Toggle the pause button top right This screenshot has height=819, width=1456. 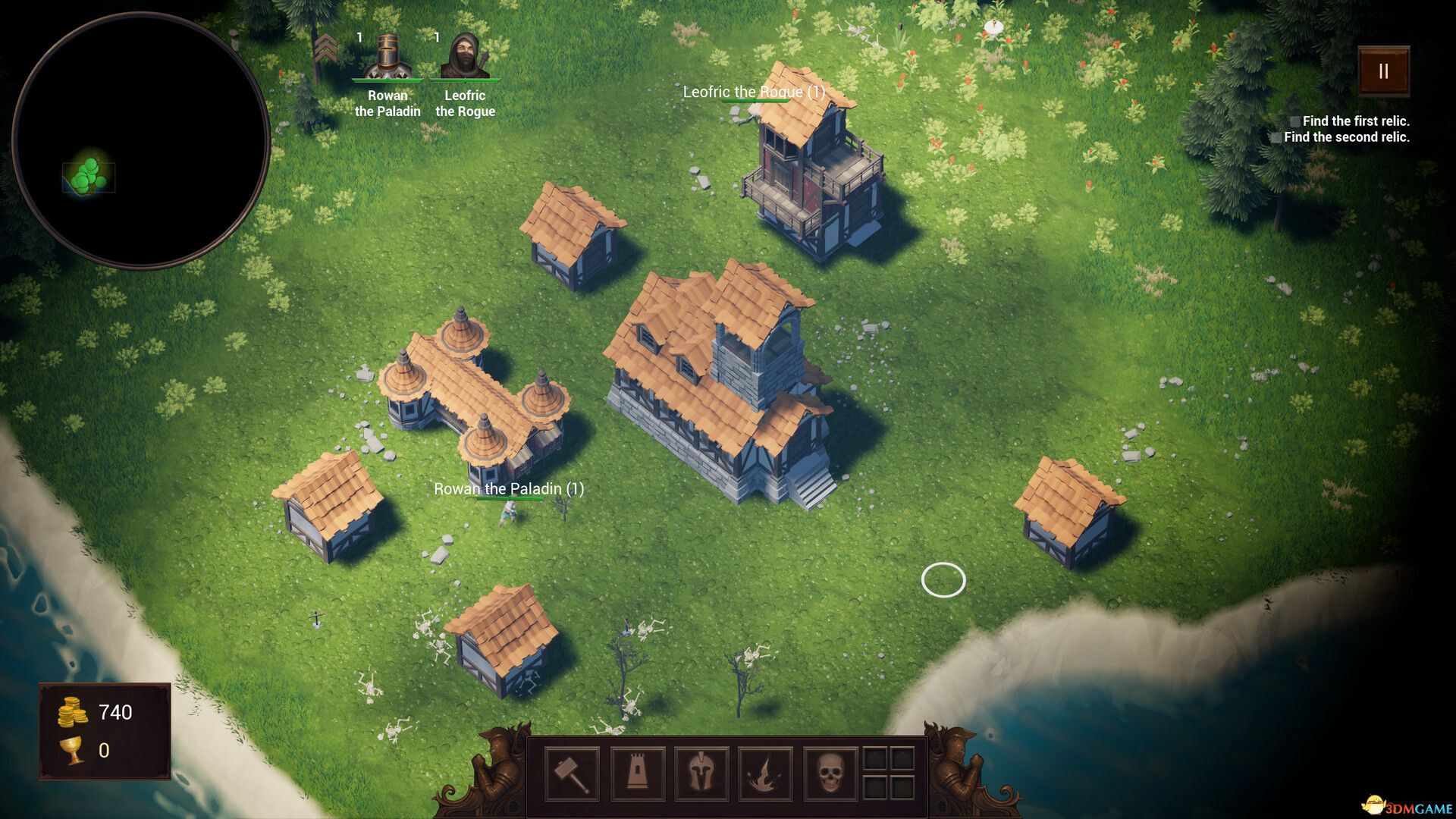(x=1384, y=72)
